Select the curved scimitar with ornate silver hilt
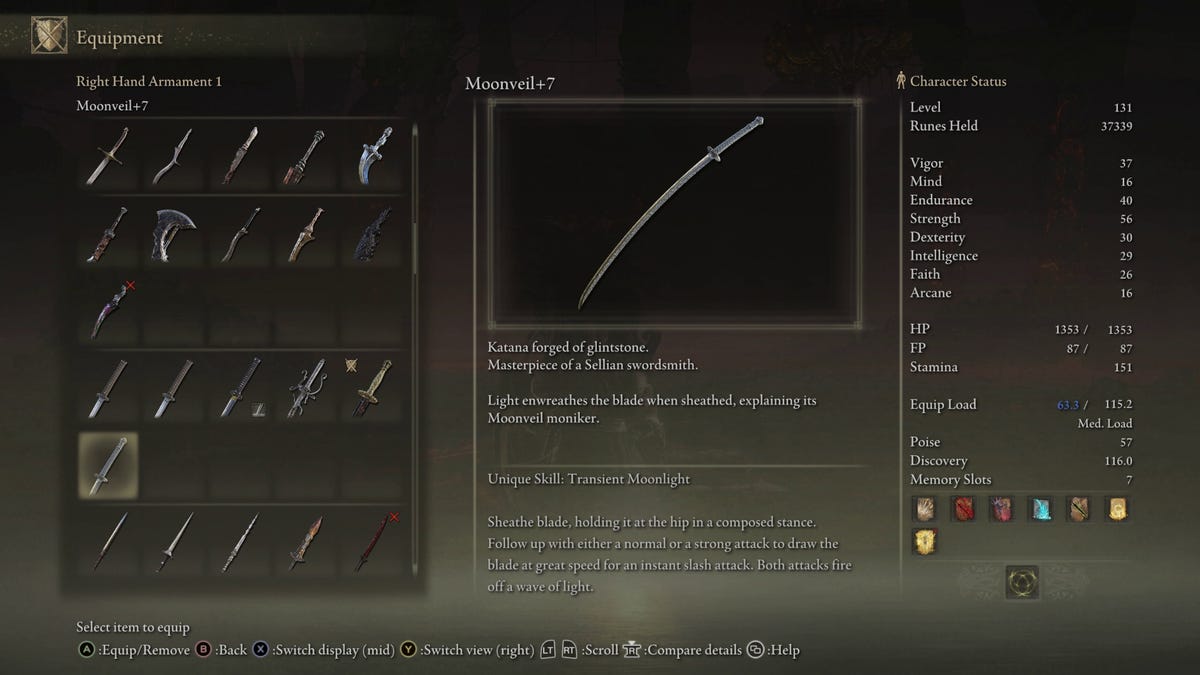1200x675 pixels. [375, 155]
